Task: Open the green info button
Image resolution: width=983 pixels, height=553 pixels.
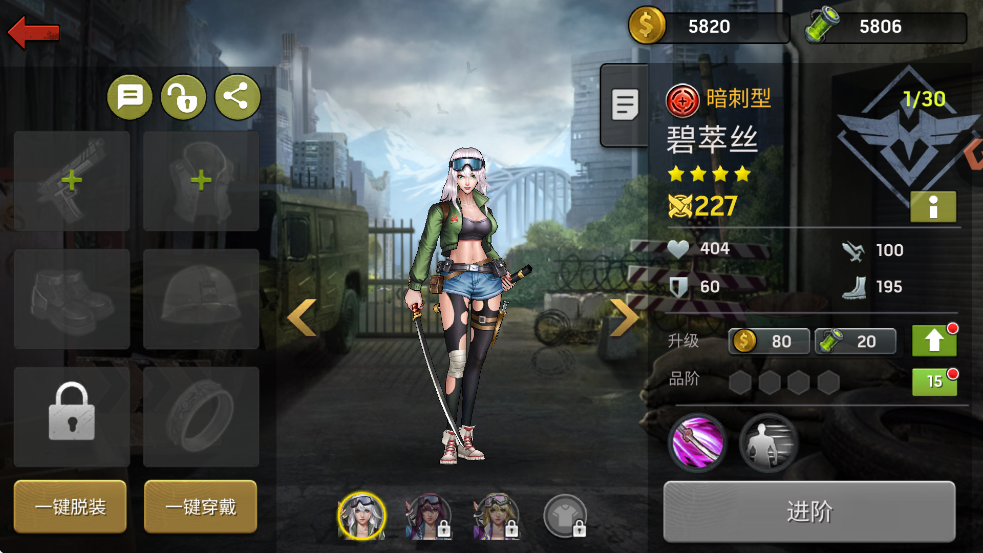Action: tap(933, 207)
